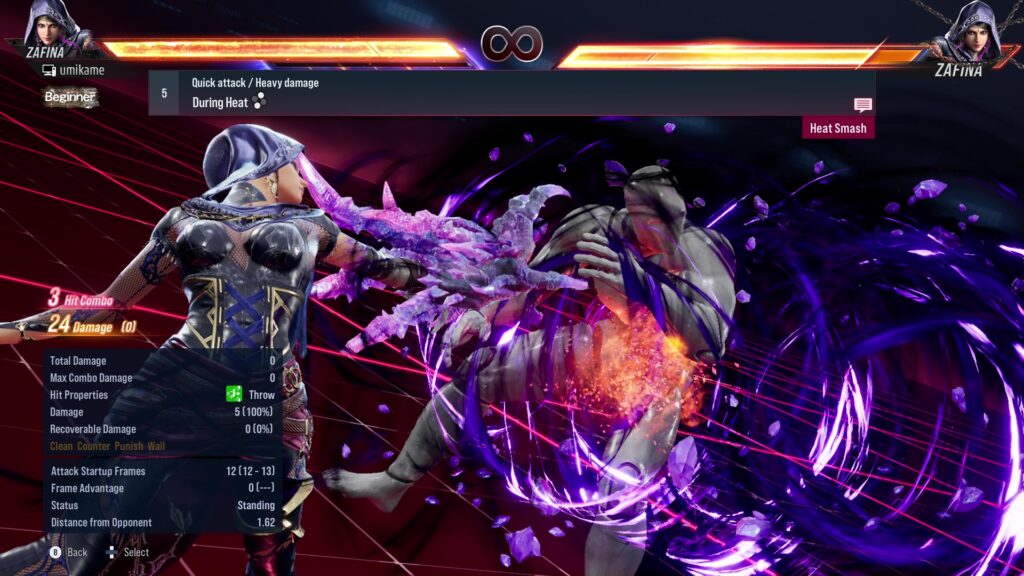Image resolution: width=1024 pixels, height=576 pixels.
Task: Click the umikame player name
Action: point(78,71)
